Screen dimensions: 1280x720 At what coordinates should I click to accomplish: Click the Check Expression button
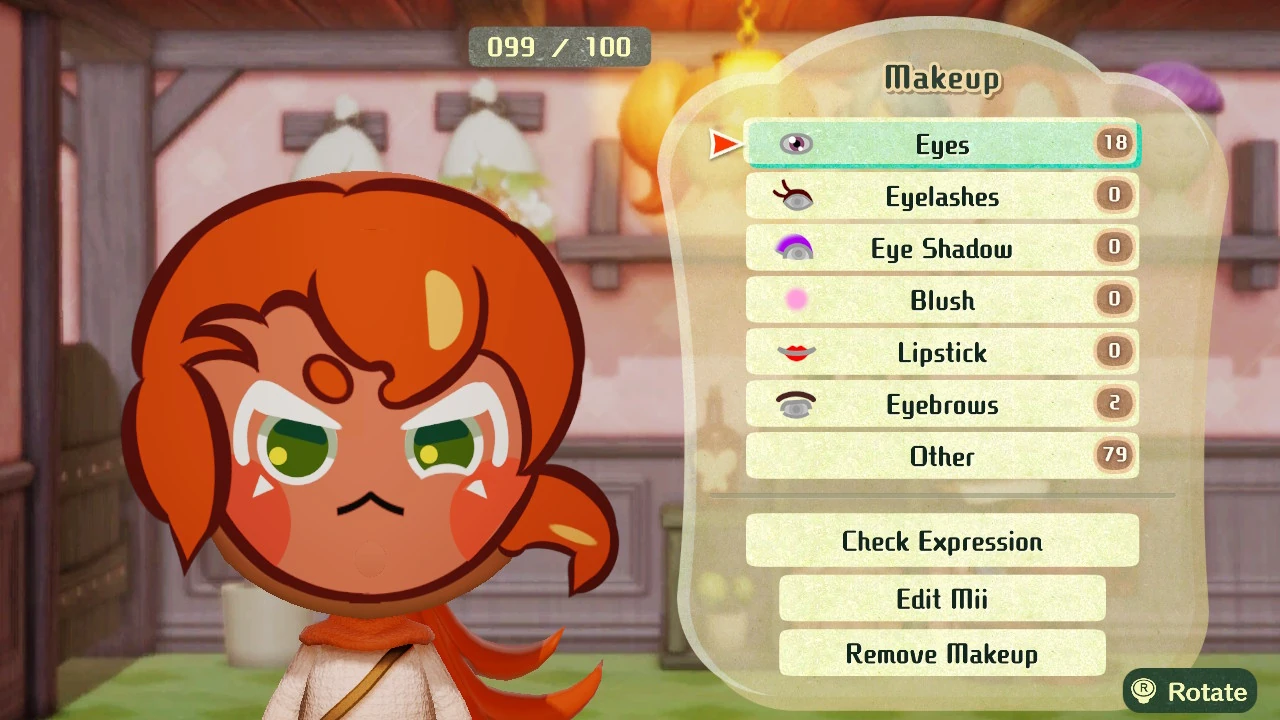pyautogui.click(x=941, y=541)
